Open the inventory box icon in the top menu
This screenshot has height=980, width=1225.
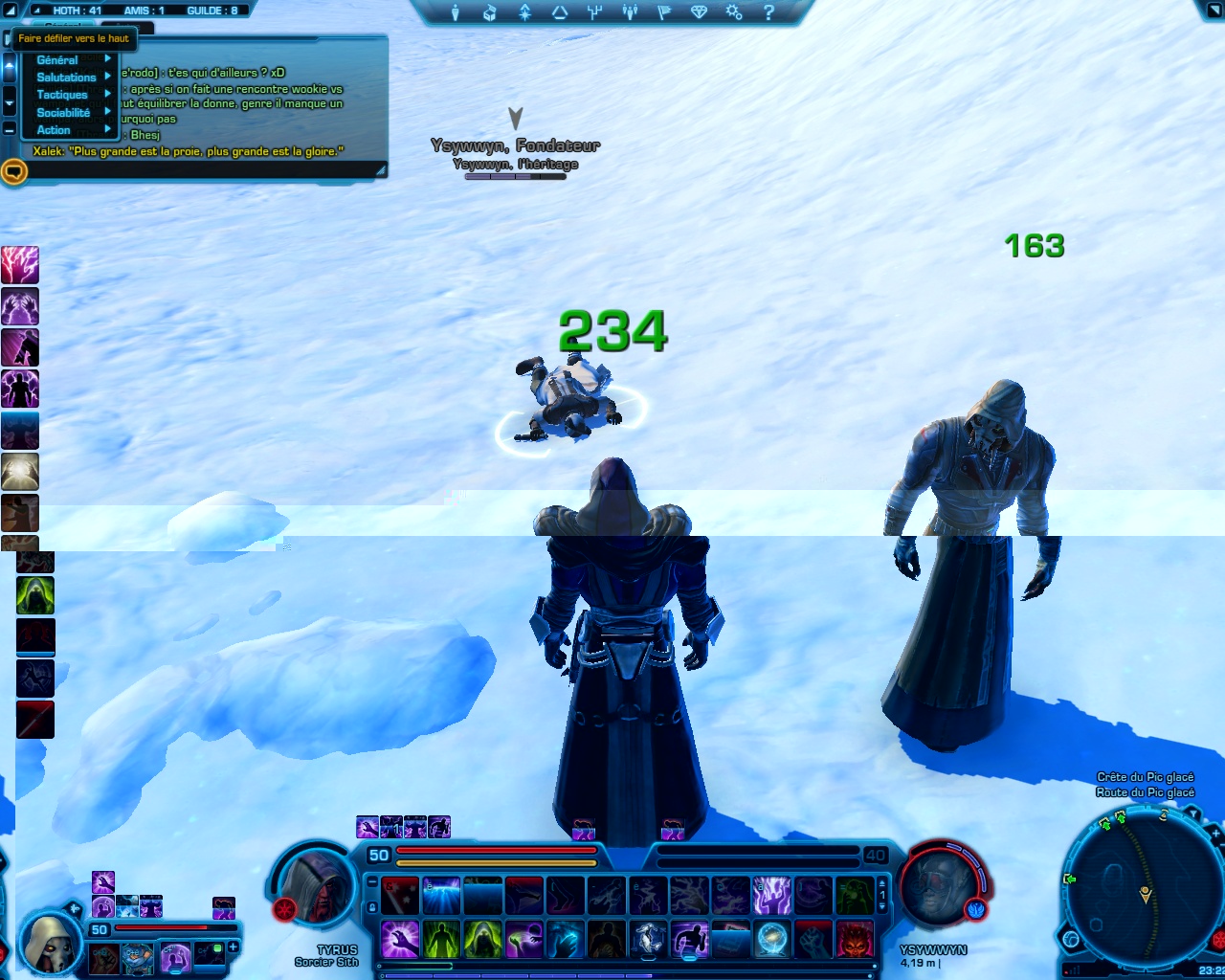click(x=489, y=12)
